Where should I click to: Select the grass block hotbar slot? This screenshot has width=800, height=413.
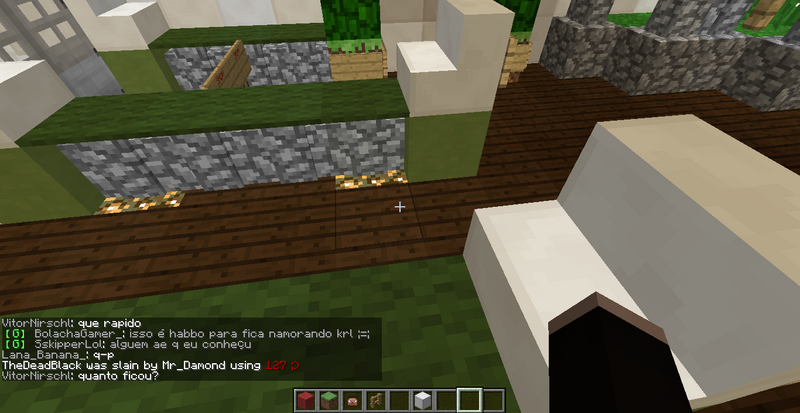click(x=329, y=401)
